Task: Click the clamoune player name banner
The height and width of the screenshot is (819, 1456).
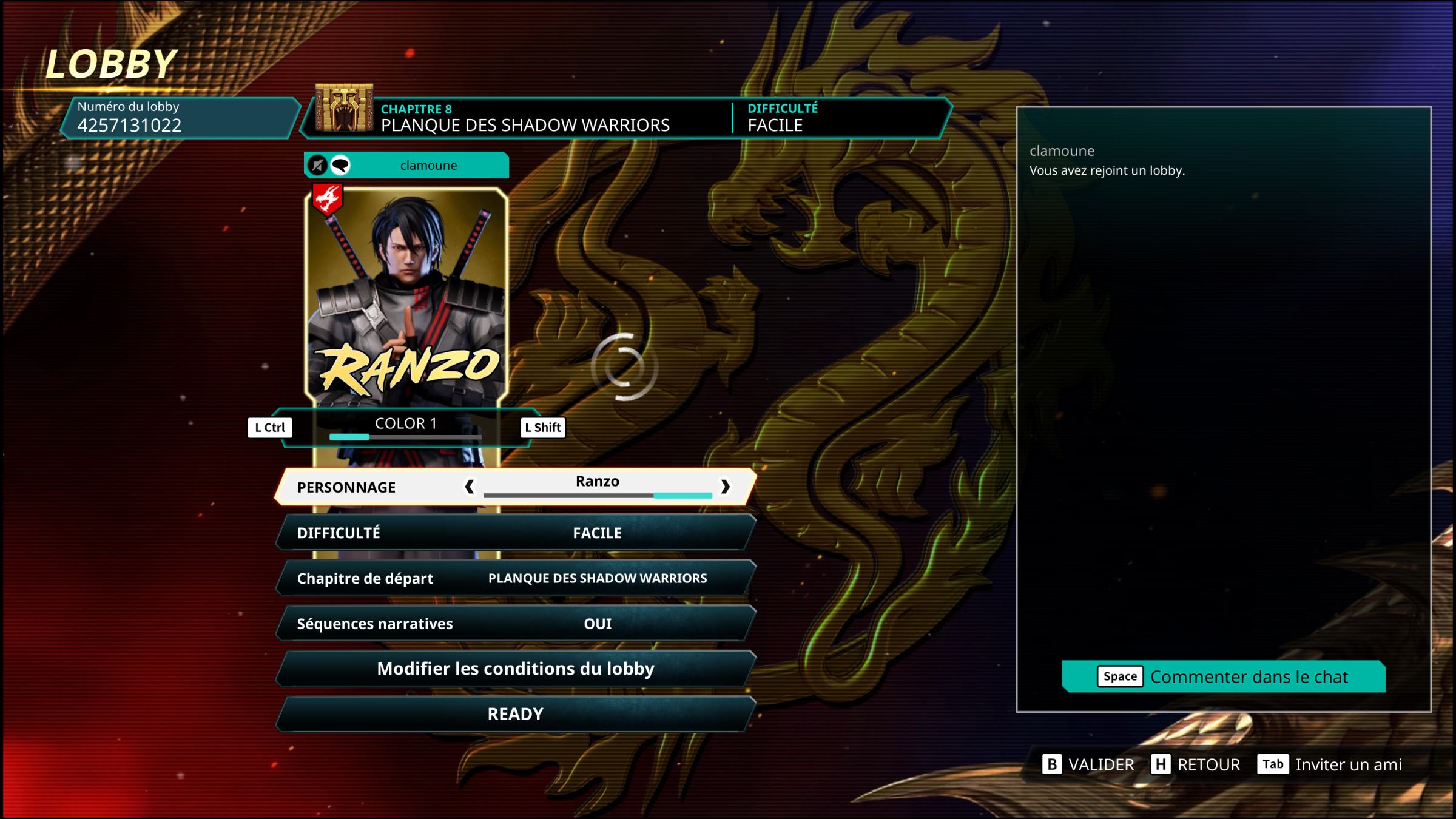Action: (x=428, y=165)
